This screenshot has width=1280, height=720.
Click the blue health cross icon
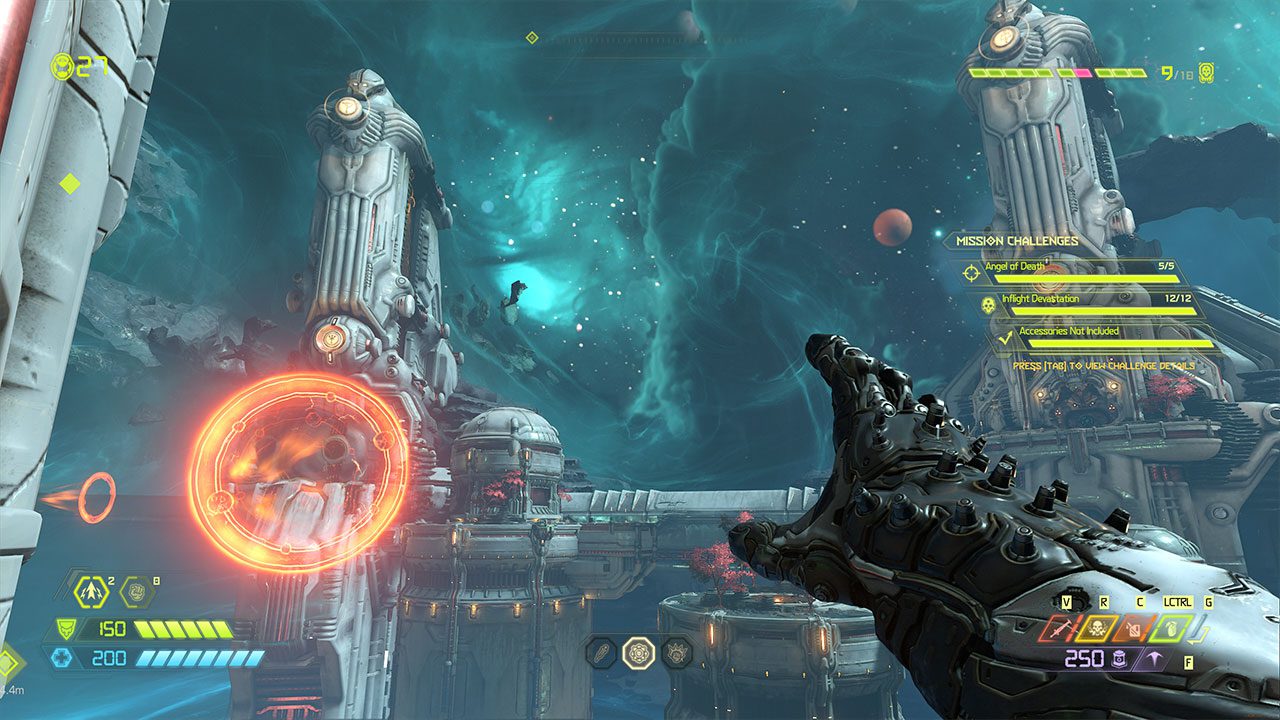pos(59,658)
